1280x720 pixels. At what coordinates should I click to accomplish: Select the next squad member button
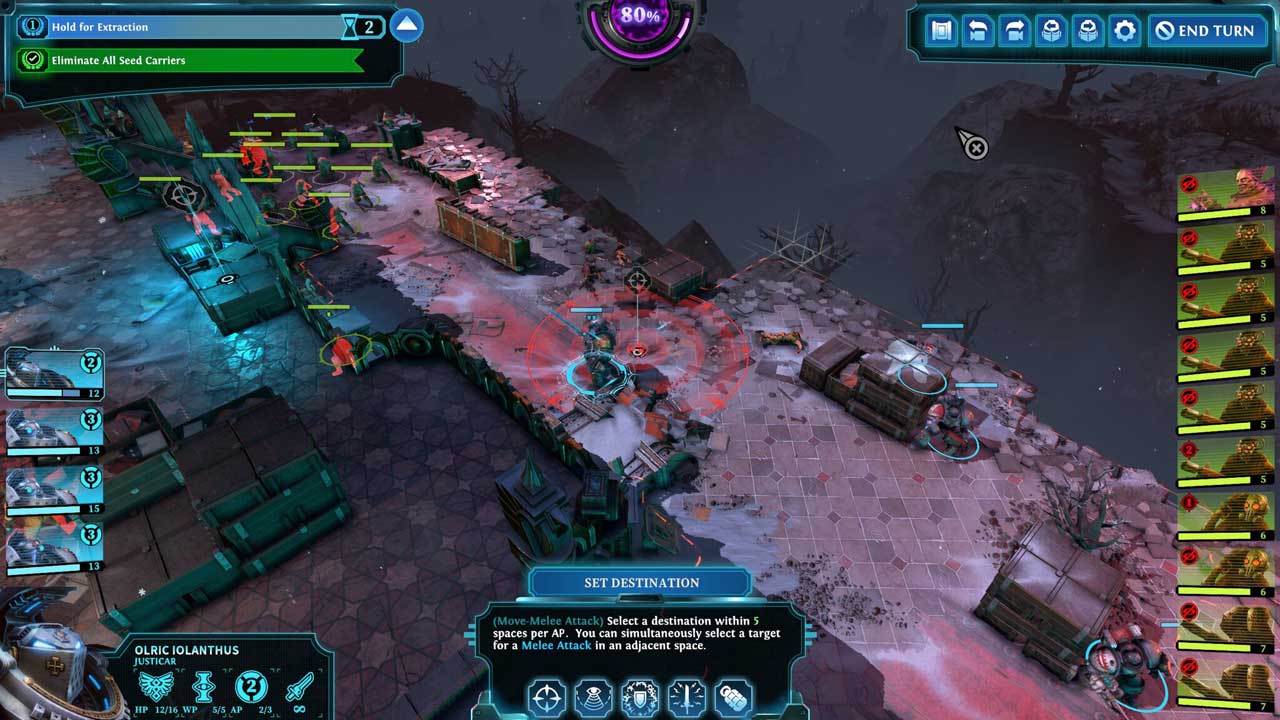point(1088,31)
